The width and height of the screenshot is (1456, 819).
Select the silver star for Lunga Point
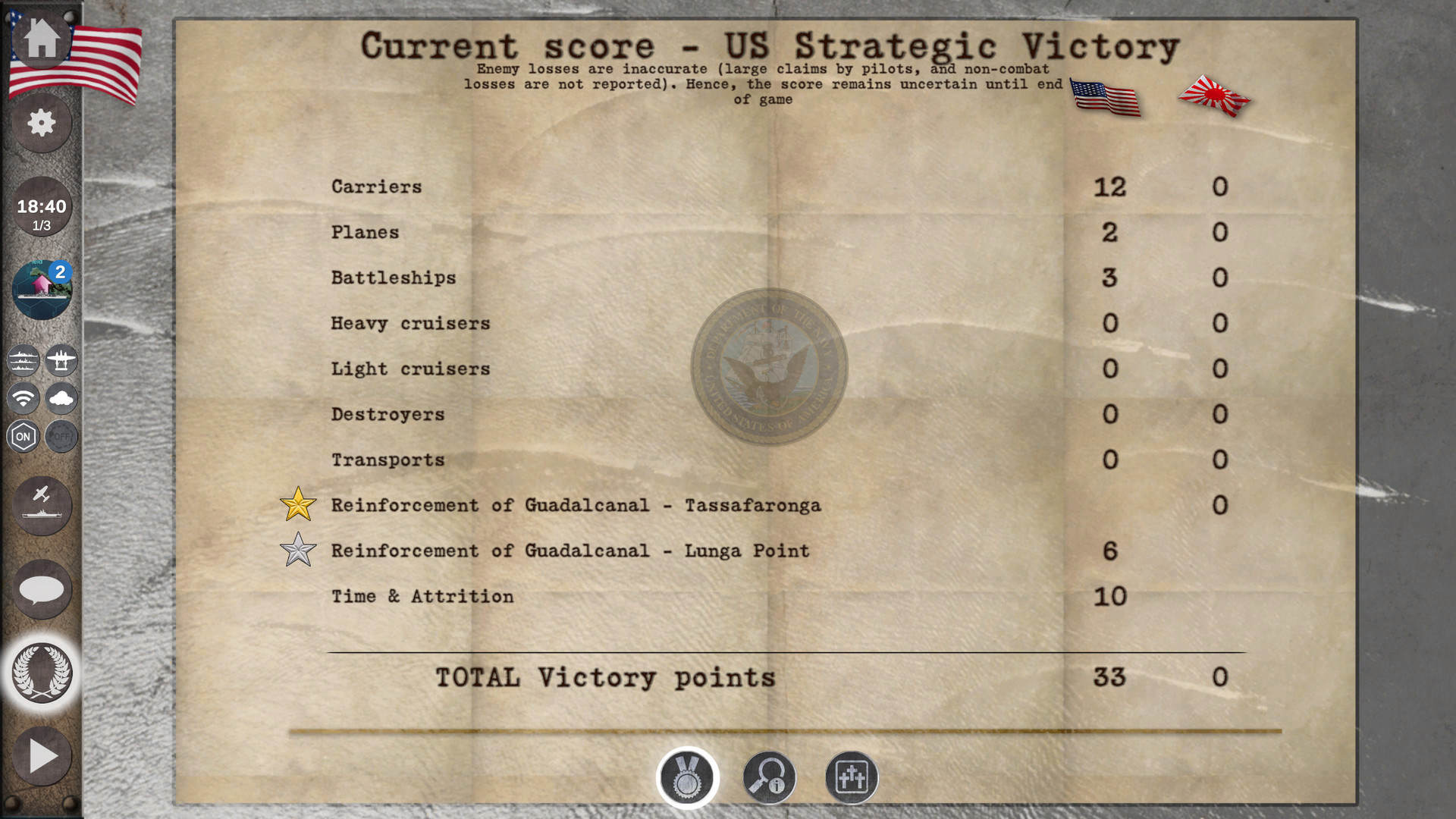pyautogui.click(x=298, y=549)
